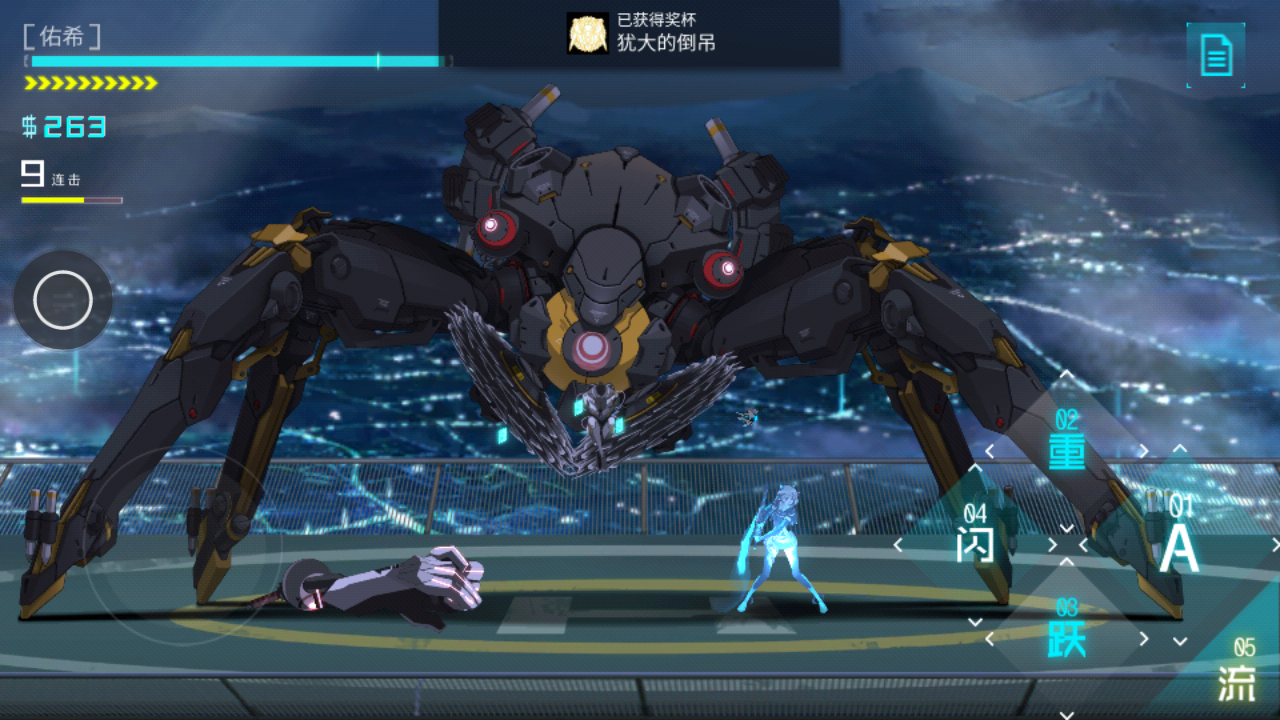Screen dimensions: 1280x720
Task: Activate the dodge 闪 button
Action: pos(975,545)
